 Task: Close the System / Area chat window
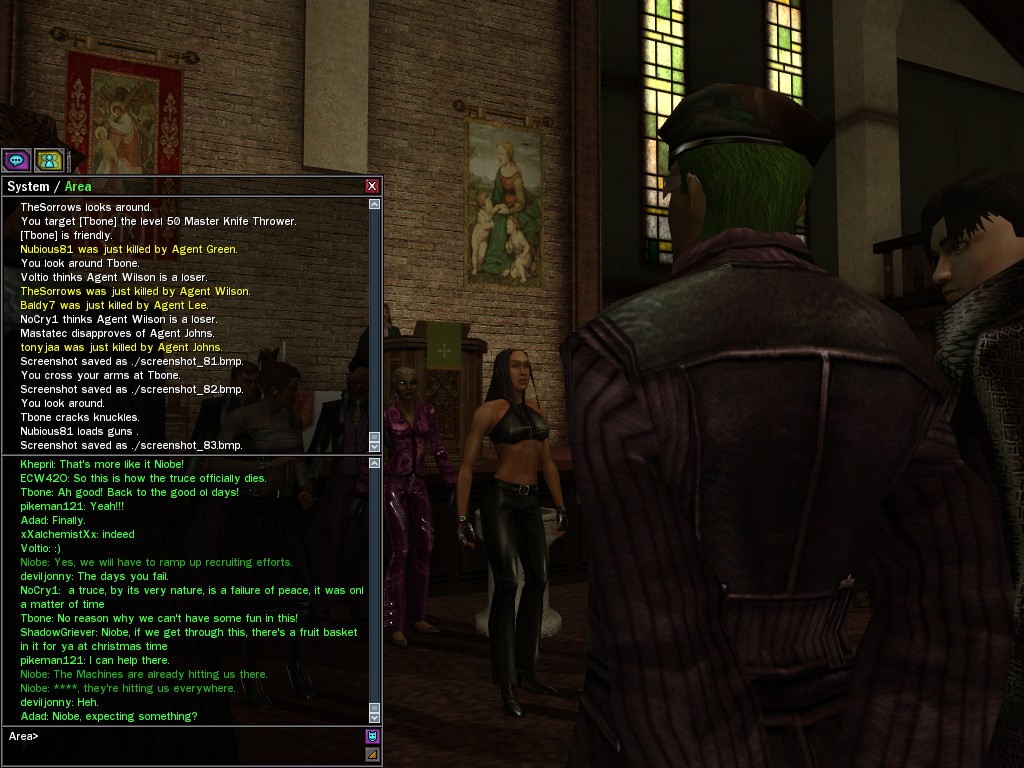(372, 186)
